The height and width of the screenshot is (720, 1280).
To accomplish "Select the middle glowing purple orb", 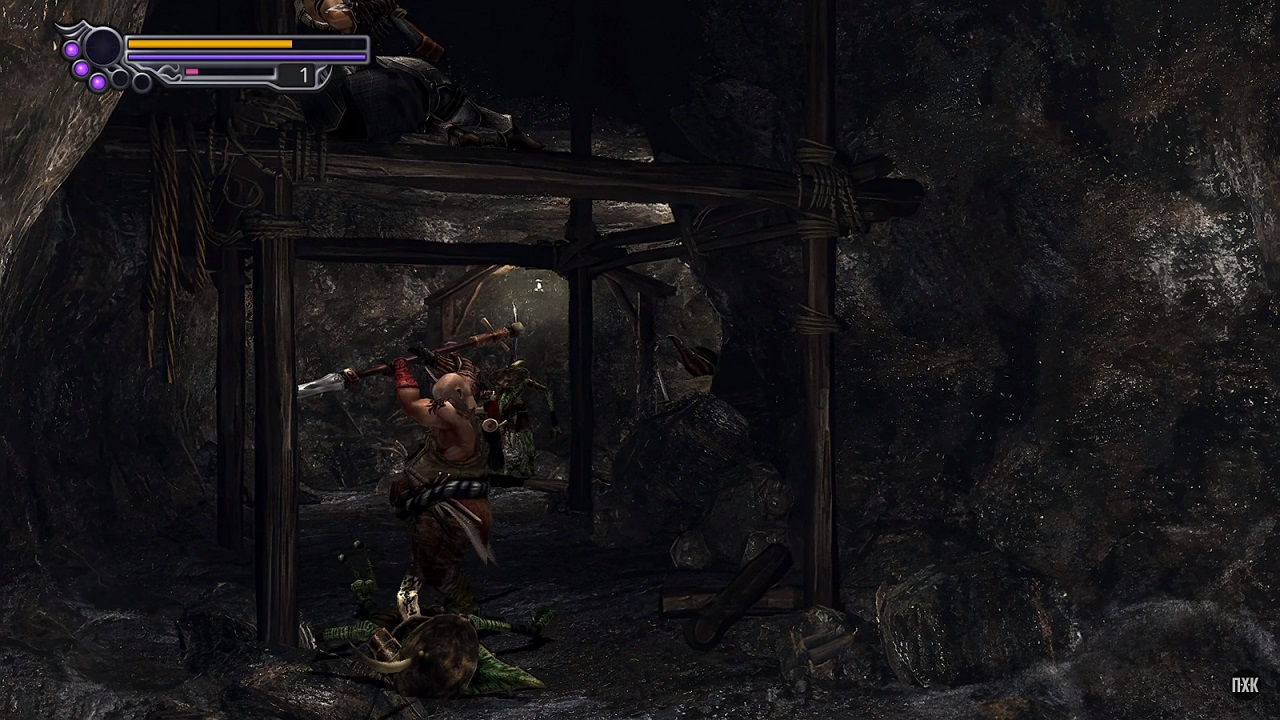I will click(80, 69).
